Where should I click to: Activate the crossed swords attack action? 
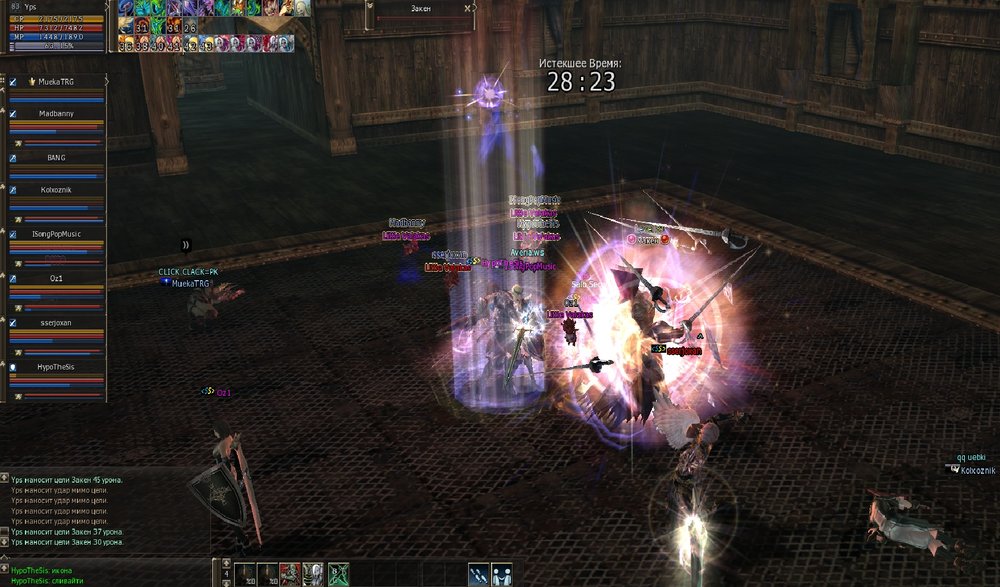pos(479,573)
